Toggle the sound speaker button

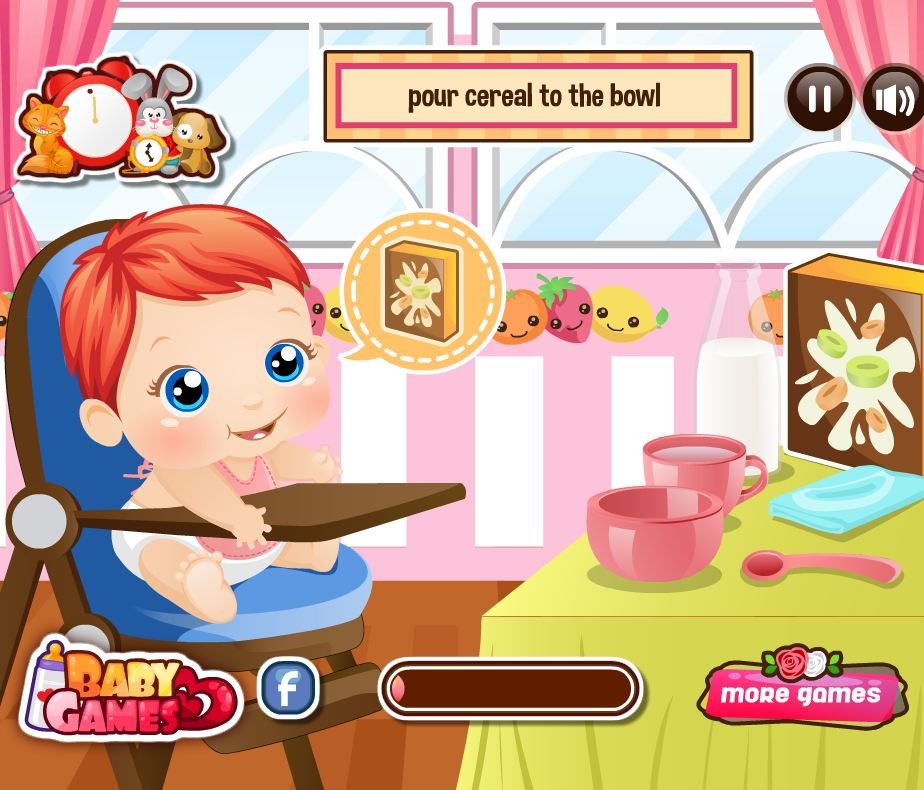pyautogui.click(x=893, y=99)
